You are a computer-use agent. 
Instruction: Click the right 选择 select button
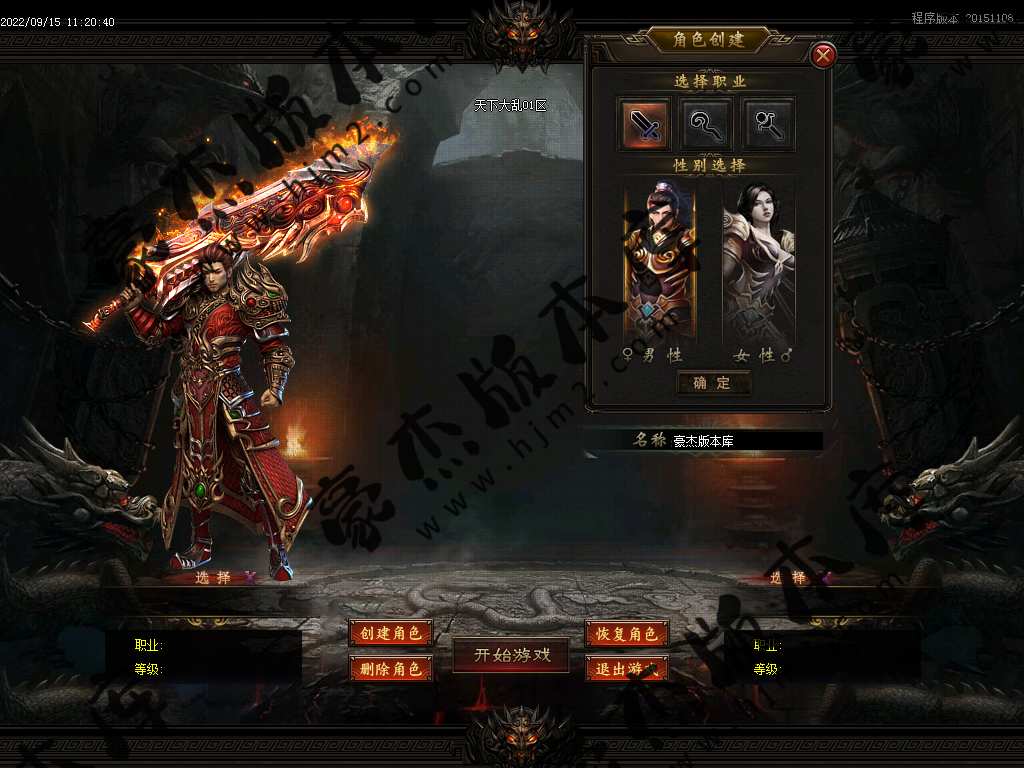[x=787, y=578]
